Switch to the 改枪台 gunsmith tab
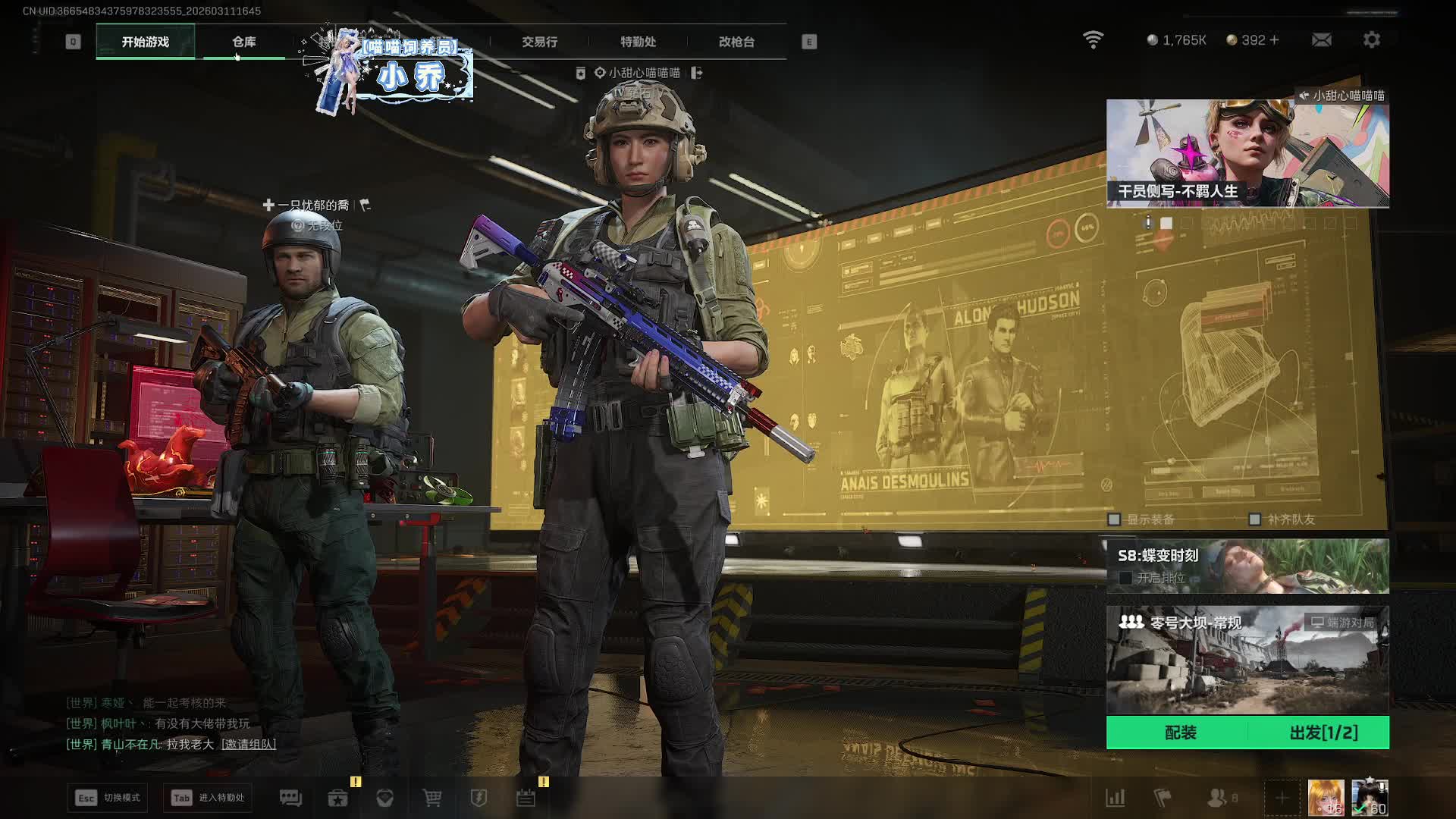The height and width of the screenshot is (819, 1456). pos(736,42)
